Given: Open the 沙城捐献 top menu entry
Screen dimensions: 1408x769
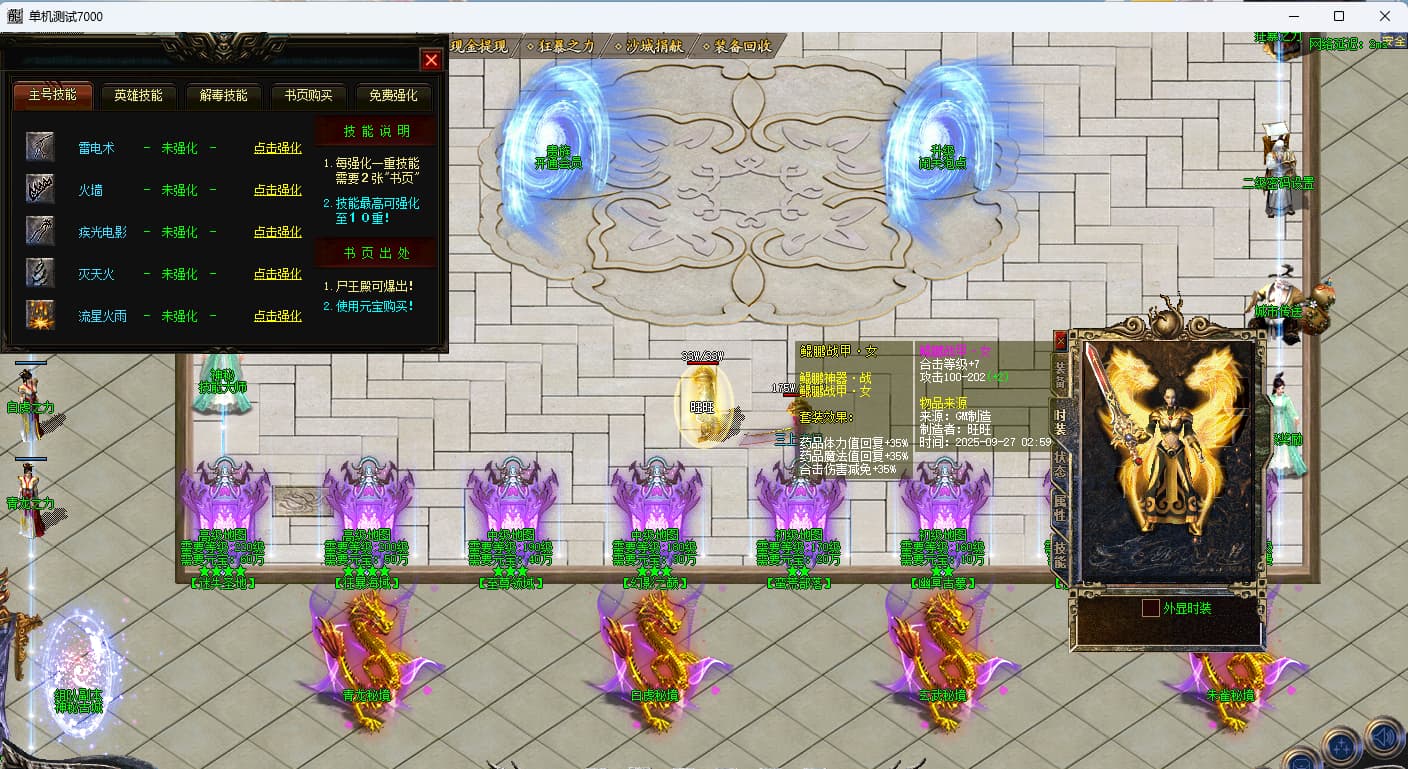Looking at the screenshot, I should coord(656,46).
